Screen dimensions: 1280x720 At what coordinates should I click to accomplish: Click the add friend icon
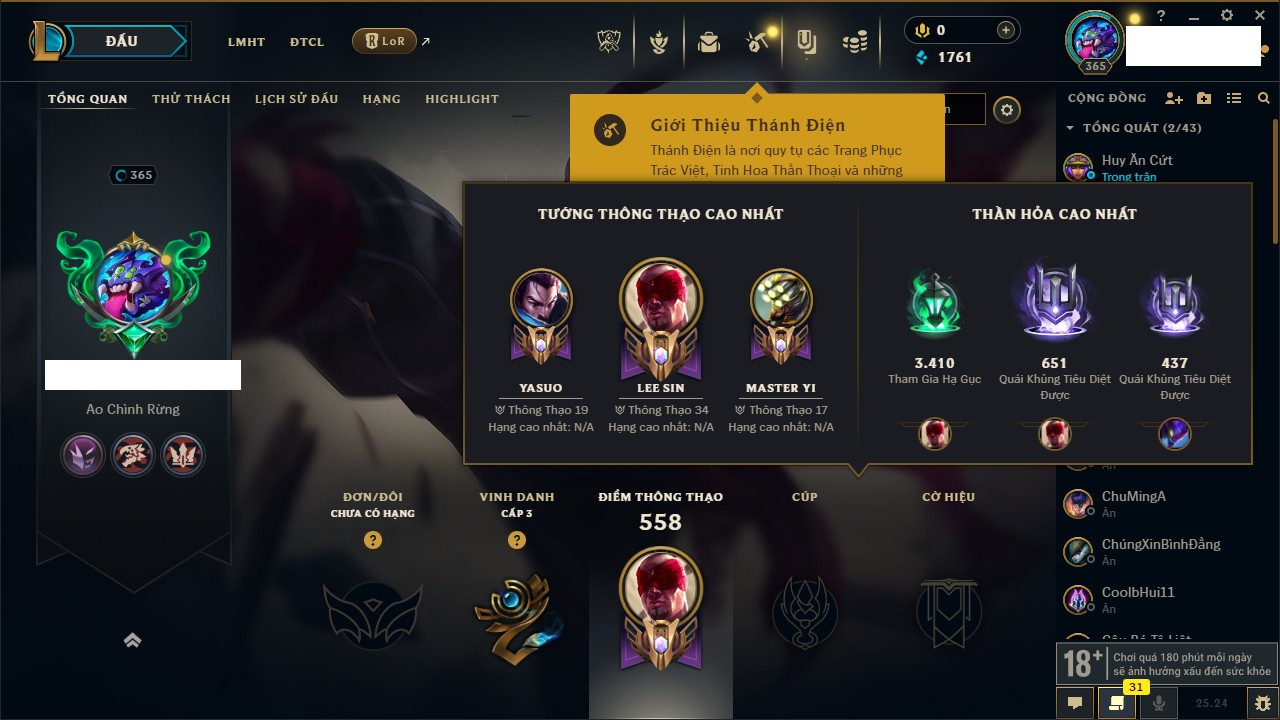point(1174,98)
